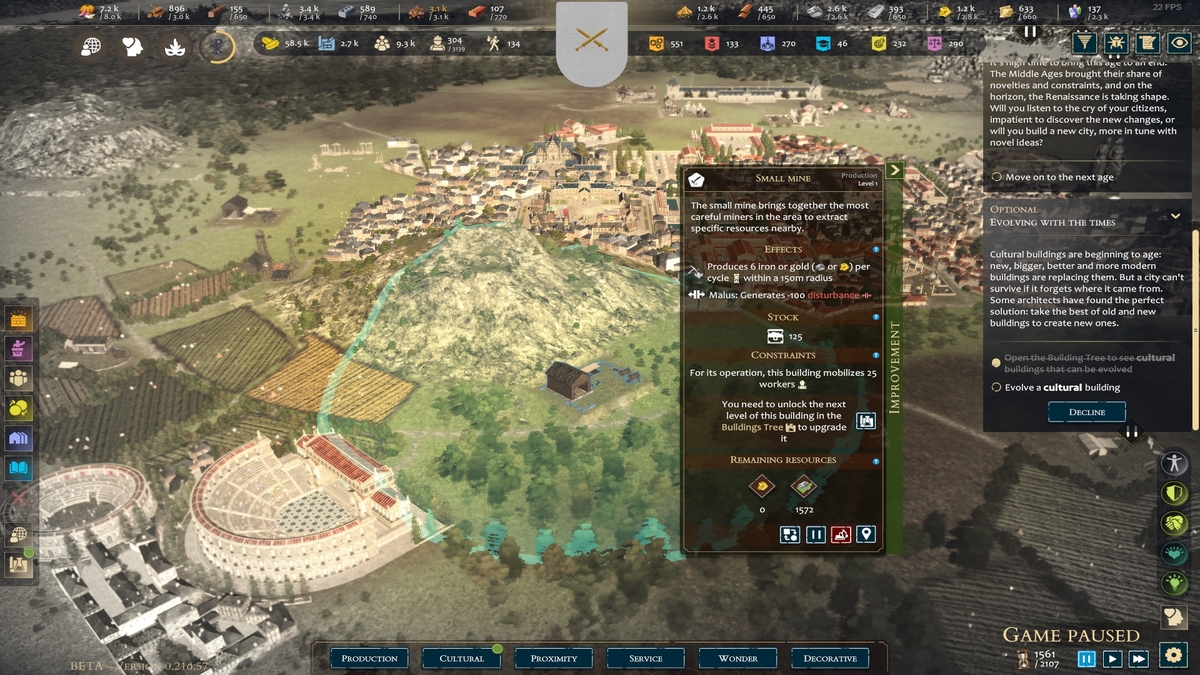Select the Proximity buildings category

pos(554,658)
